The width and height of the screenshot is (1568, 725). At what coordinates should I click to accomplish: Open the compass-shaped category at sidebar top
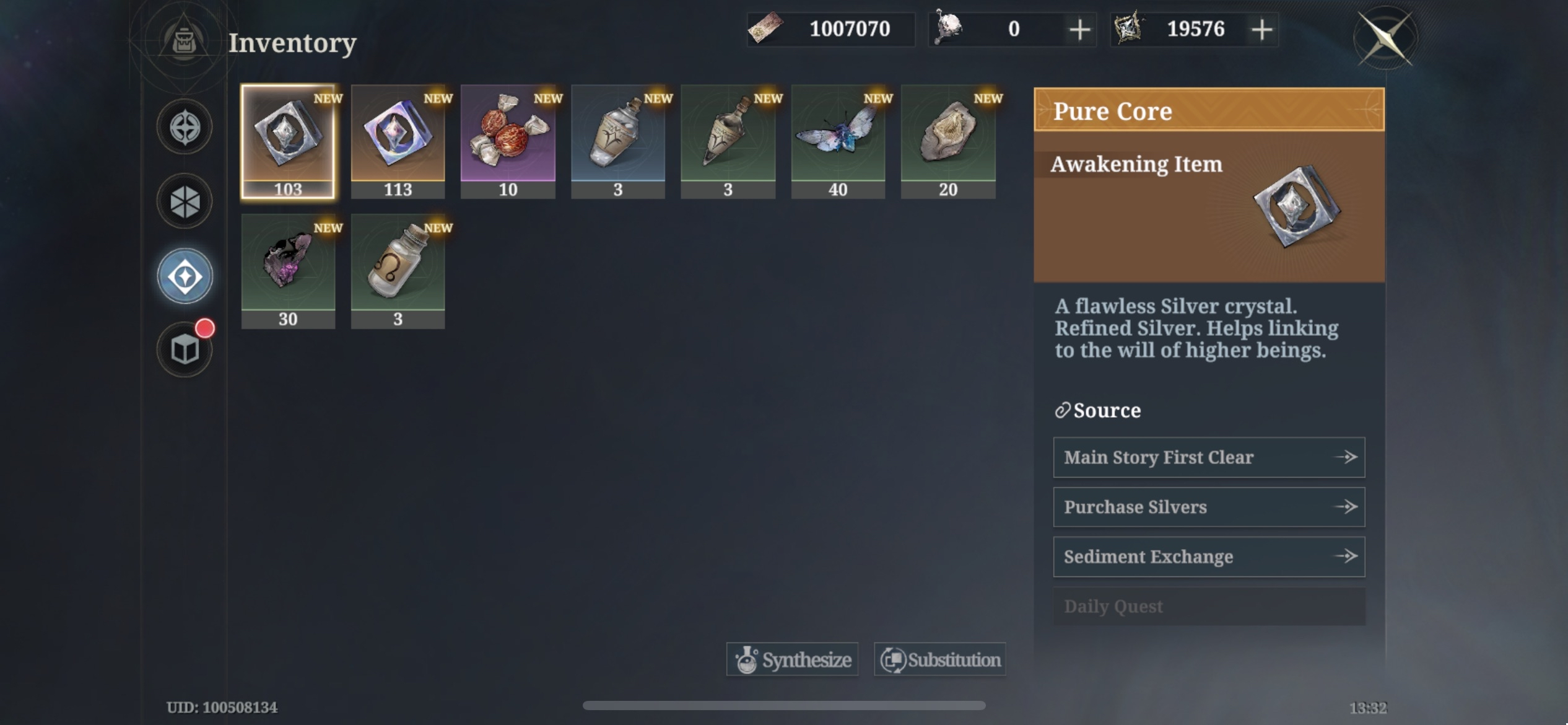[184, 125]
